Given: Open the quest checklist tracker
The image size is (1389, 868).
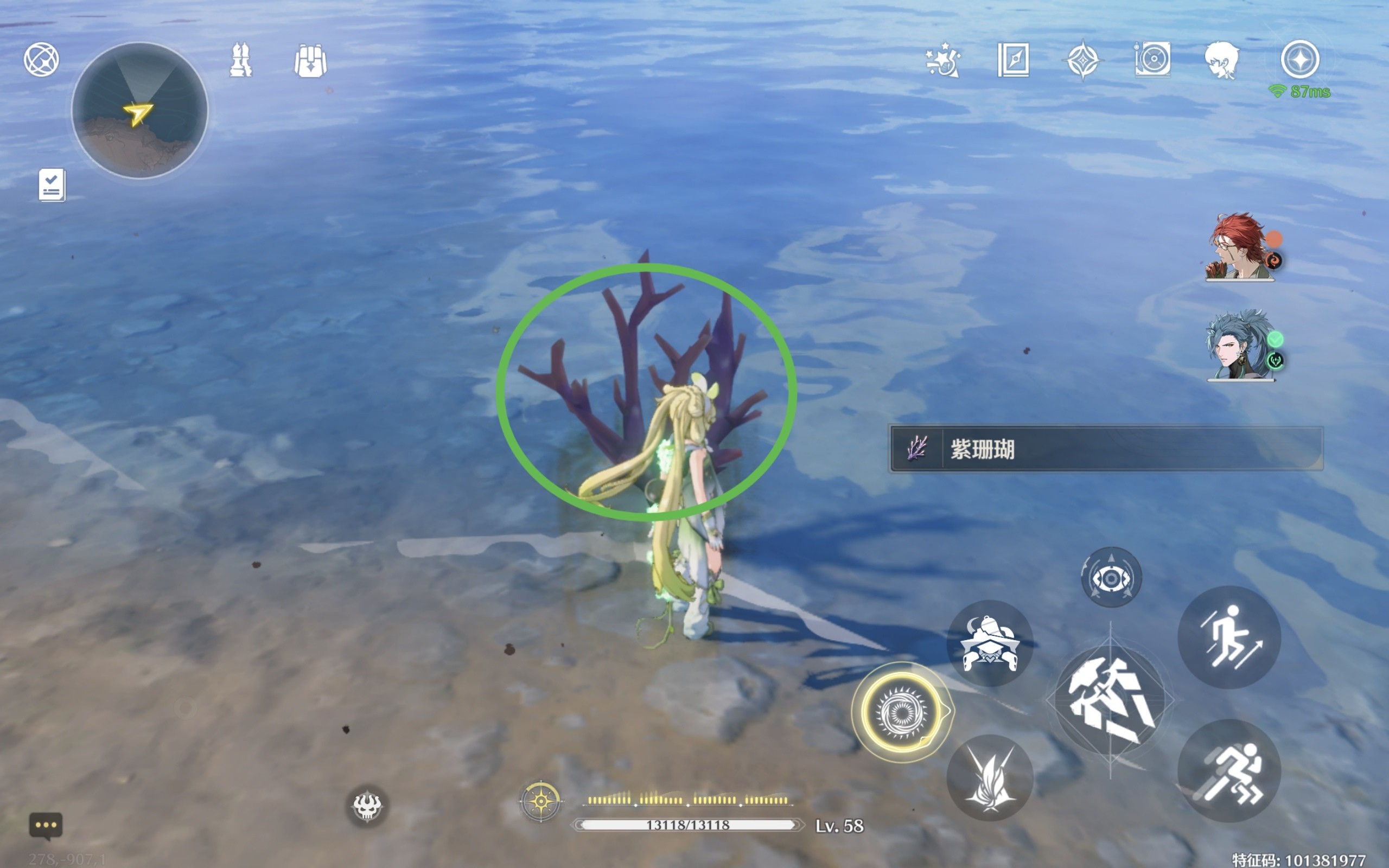Looking at the screenshot, I should click(x=52, y=185).
